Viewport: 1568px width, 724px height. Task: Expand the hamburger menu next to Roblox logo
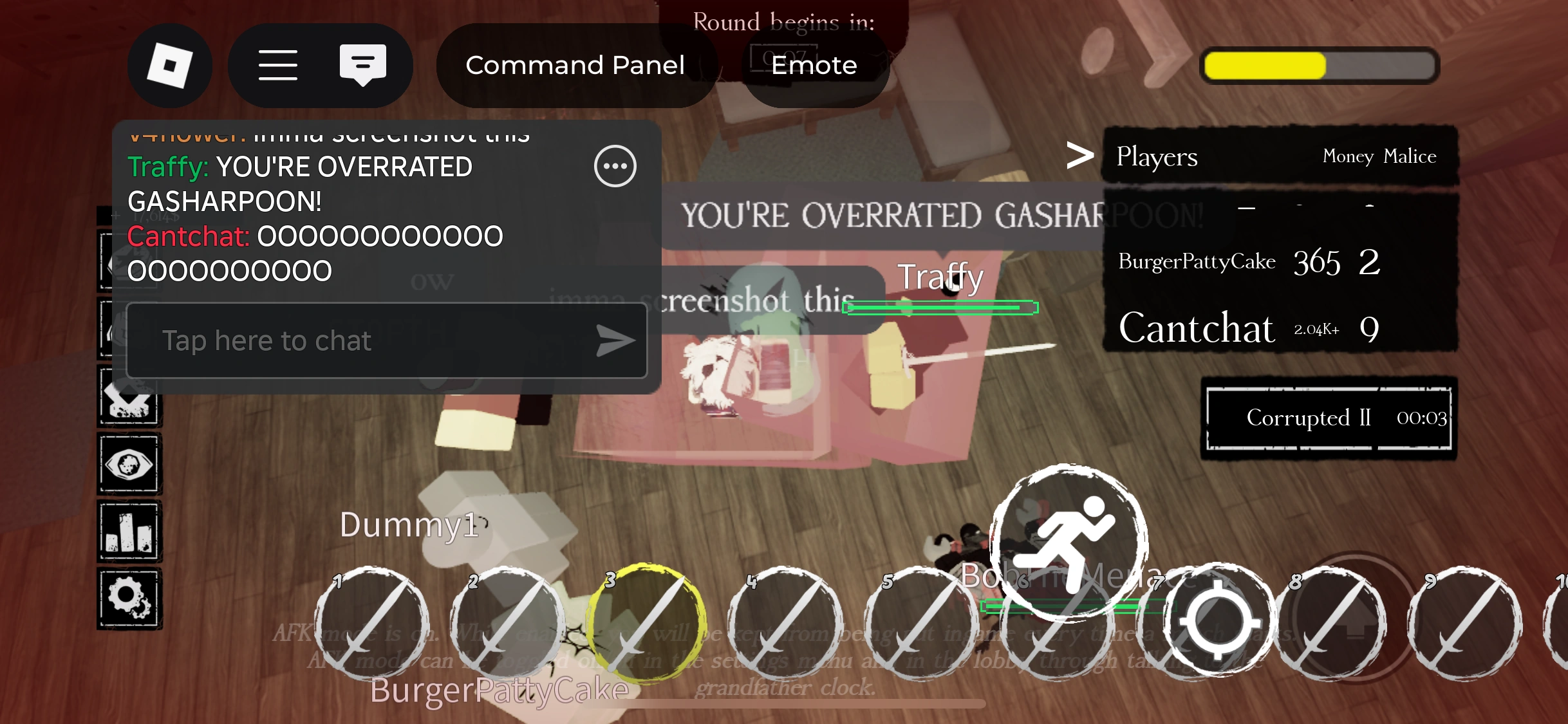coord(278,65)
